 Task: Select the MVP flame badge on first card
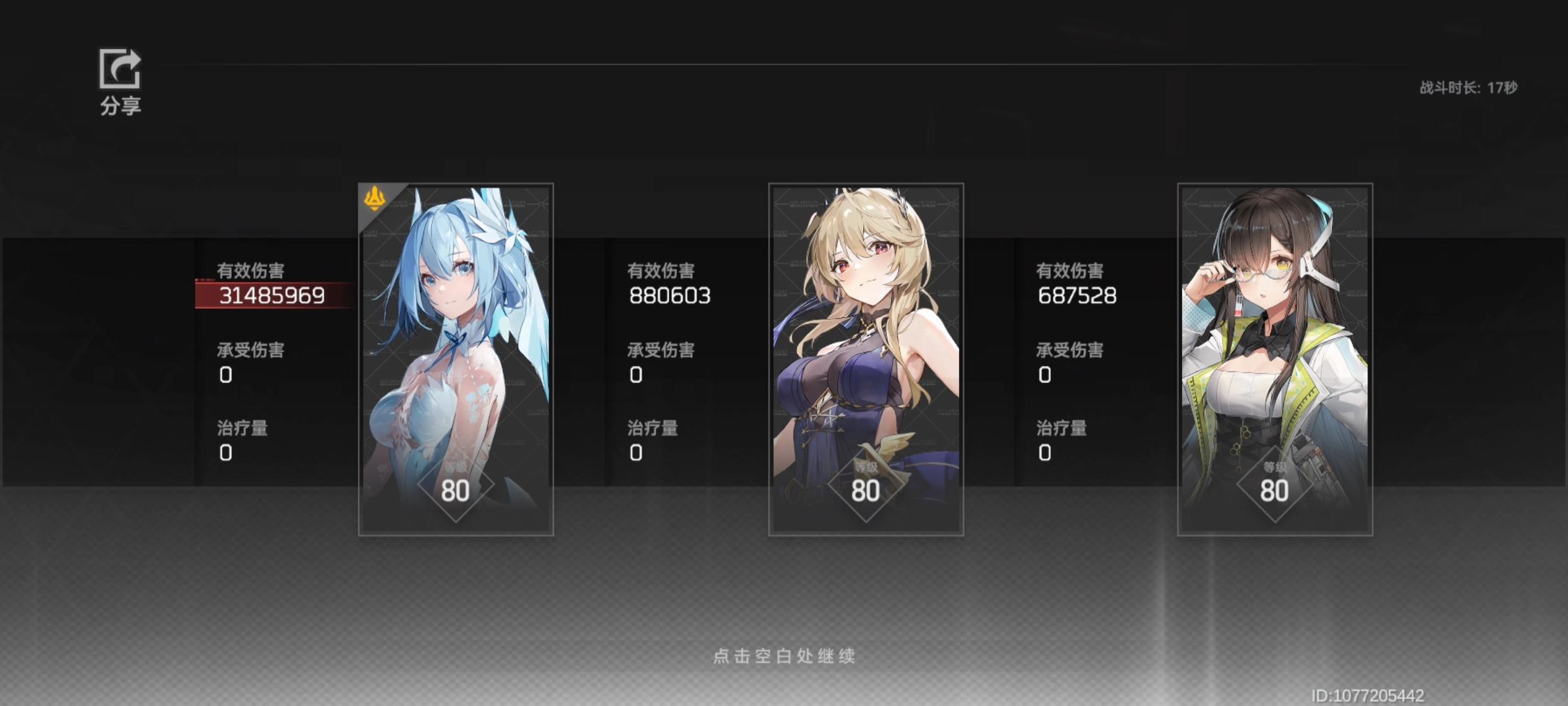click(376, 199)
